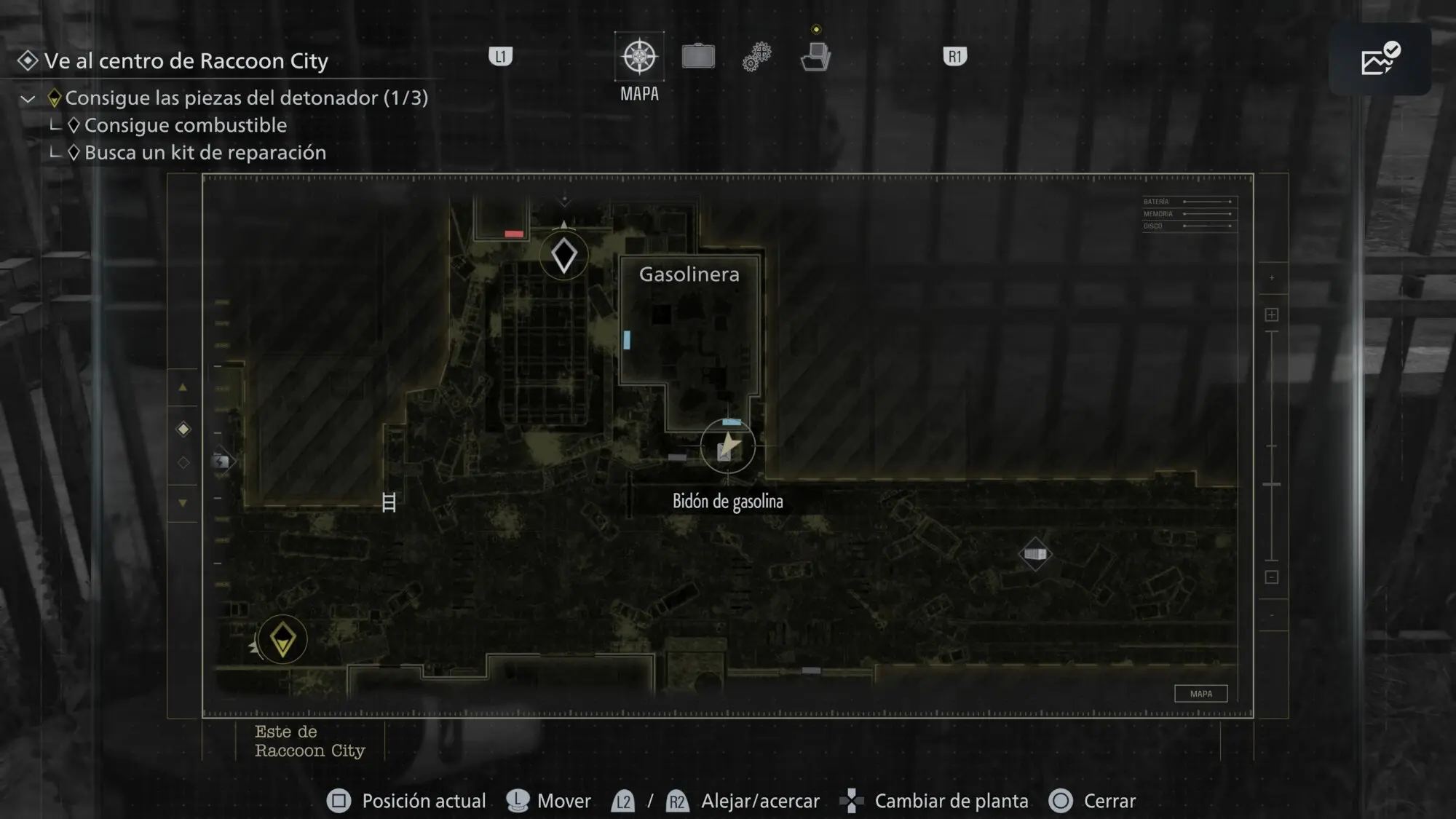
Task: Go down a floor with down arrow
Action: [x=183, y=503]
